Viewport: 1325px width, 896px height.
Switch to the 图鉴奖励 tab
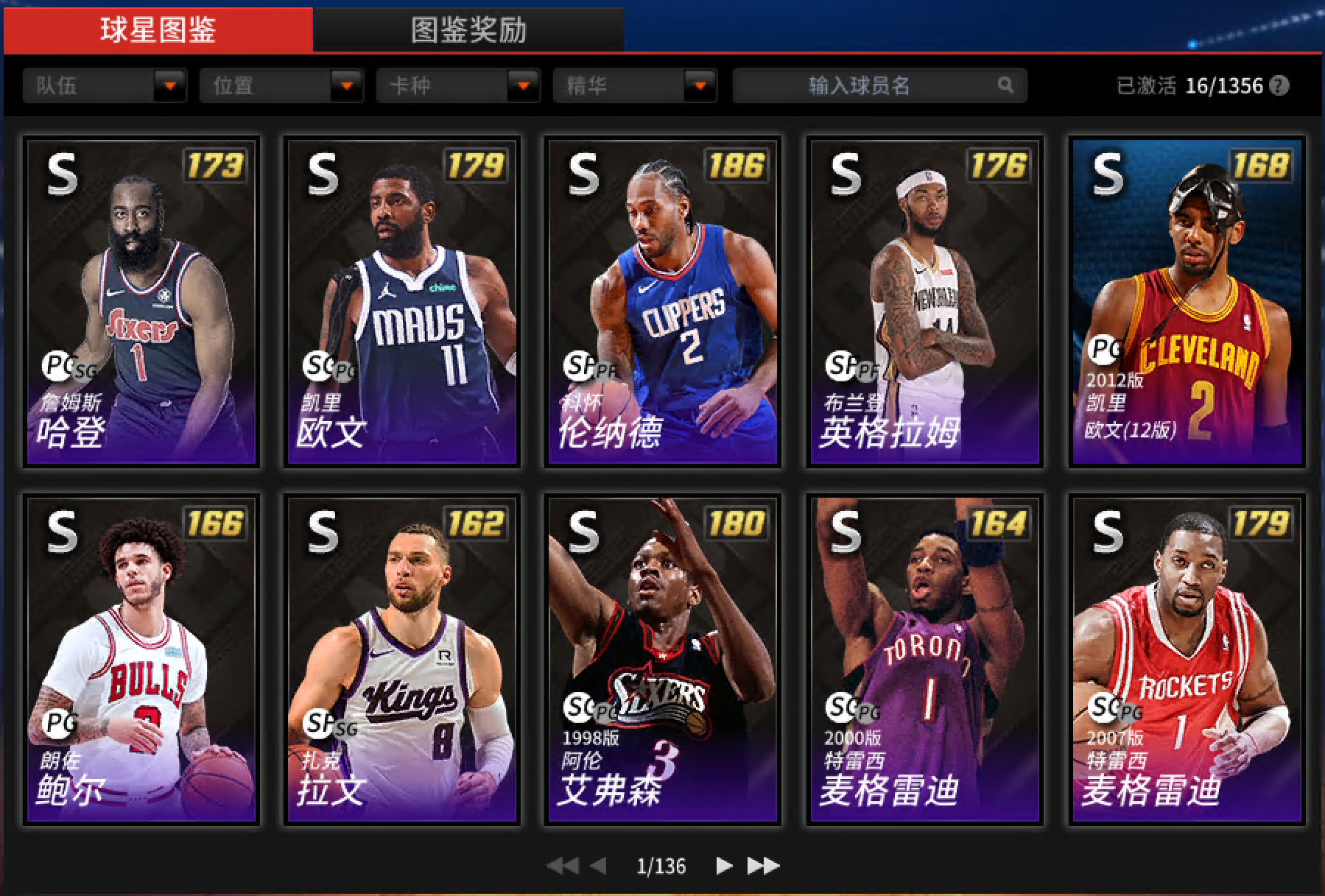(x=468, y=30)
